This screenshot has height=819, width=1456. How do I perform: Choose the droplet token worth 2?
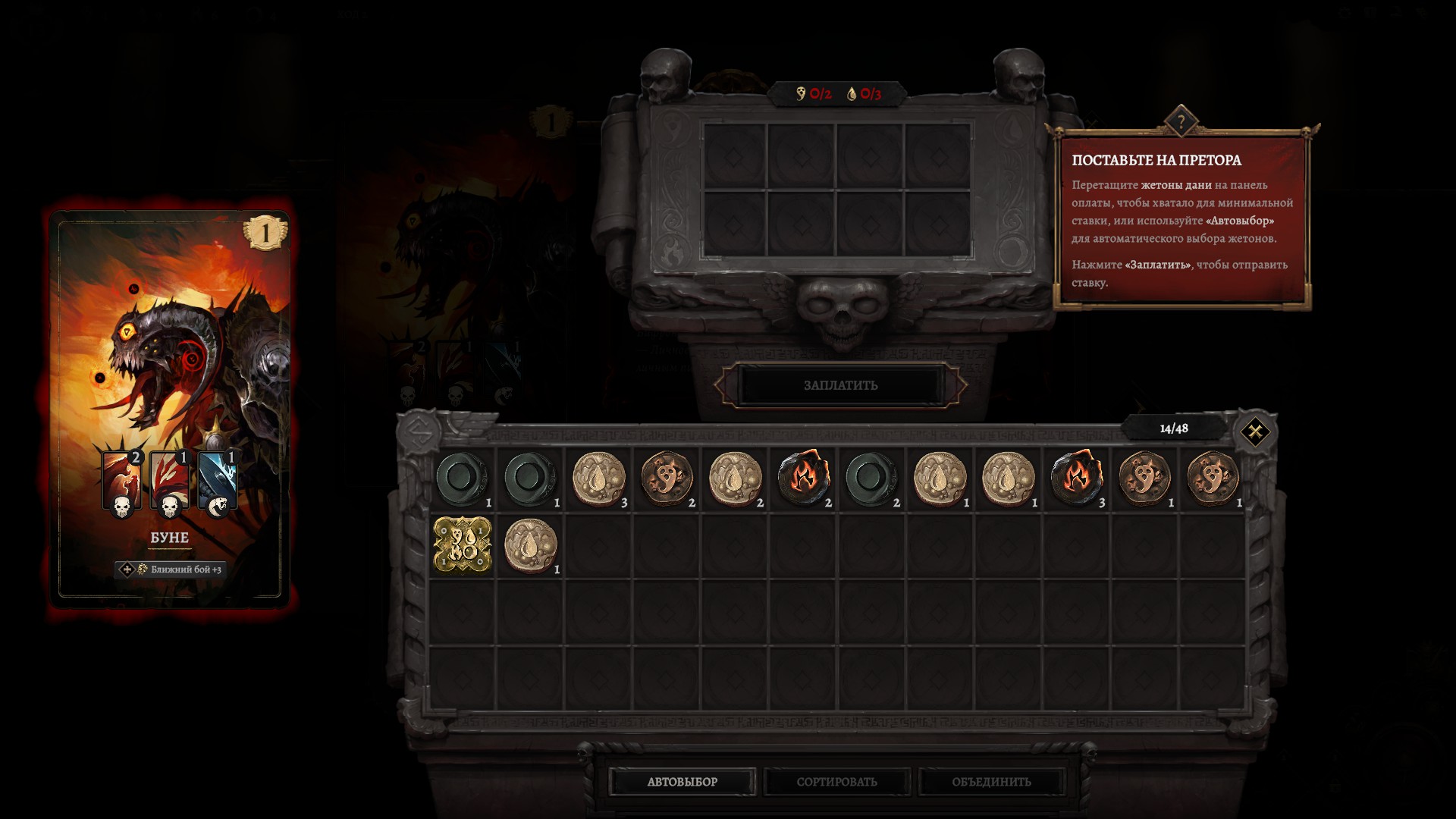pos(735,479)
